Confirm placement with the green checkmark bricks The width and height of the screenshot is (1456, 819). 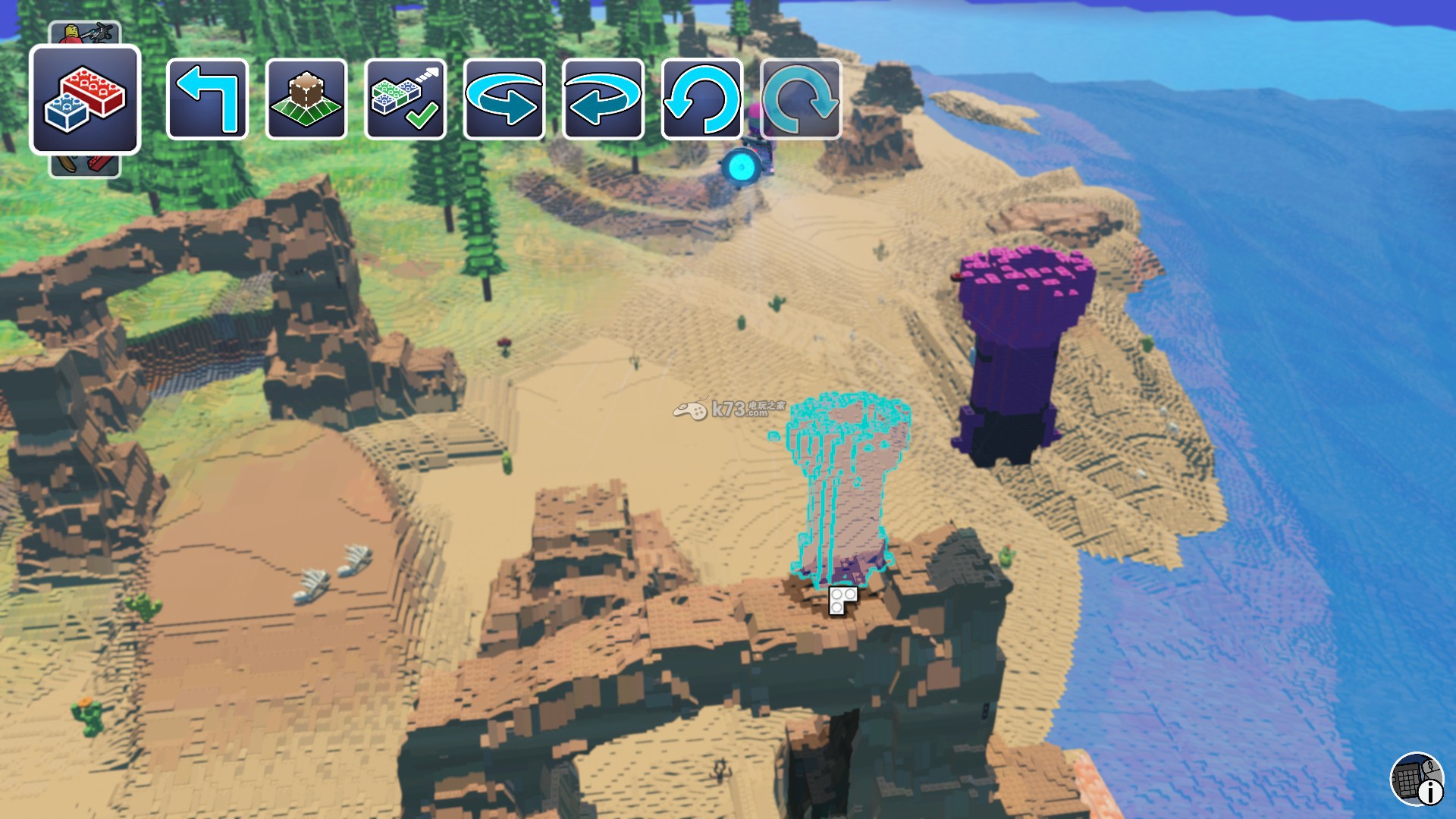point(406,99)
